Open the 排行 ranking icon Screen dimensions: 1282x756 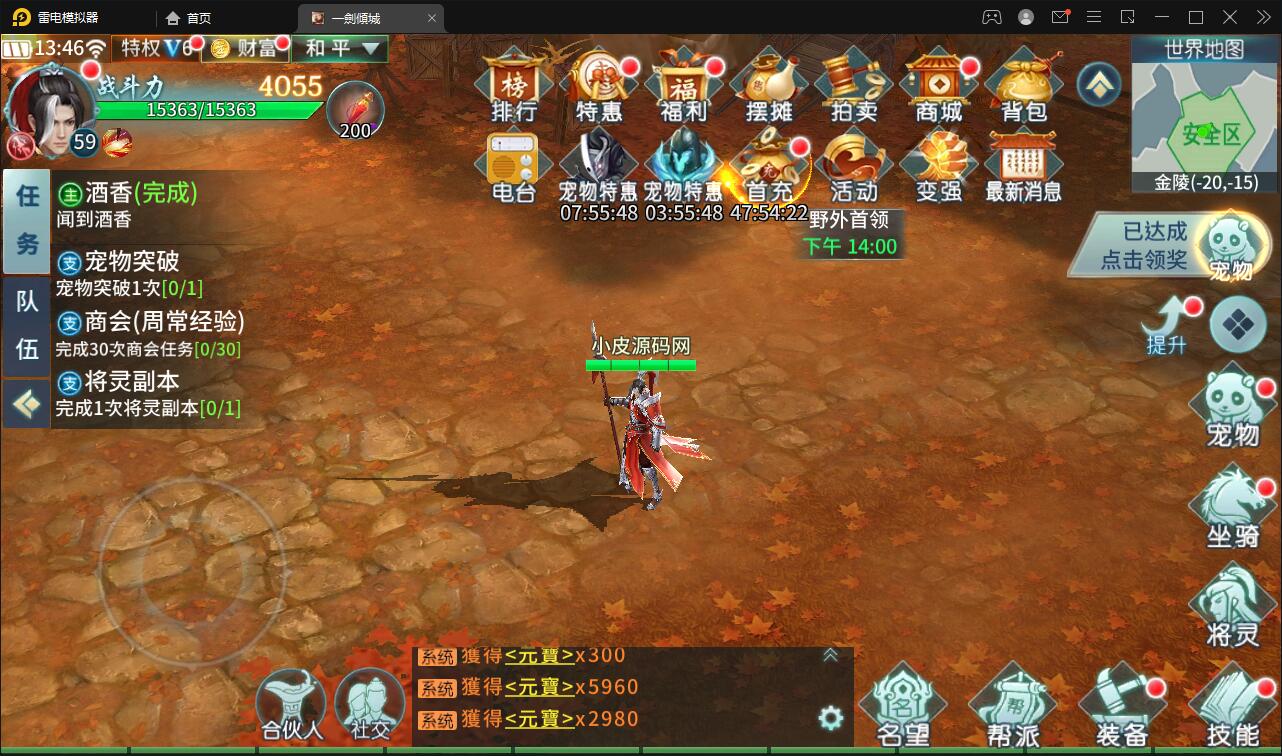(514, 86)
